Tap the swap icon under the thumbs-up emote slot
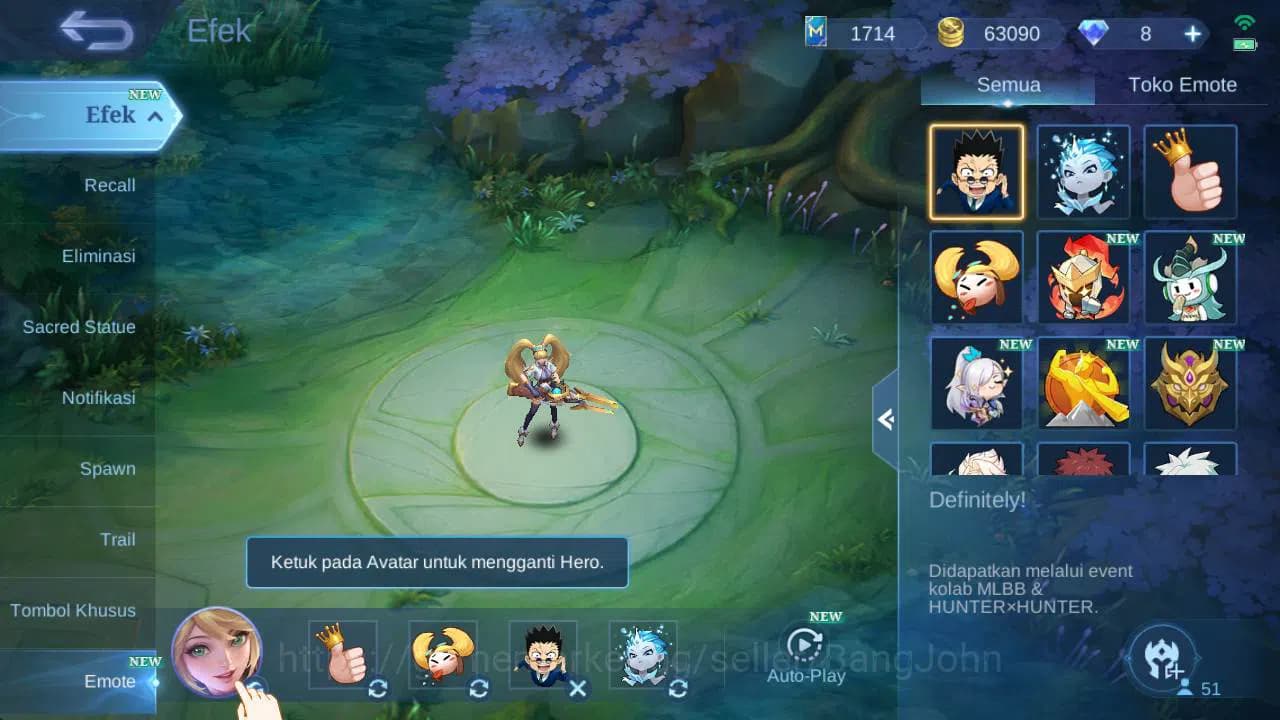1280x720 pixels. point(378,688)
